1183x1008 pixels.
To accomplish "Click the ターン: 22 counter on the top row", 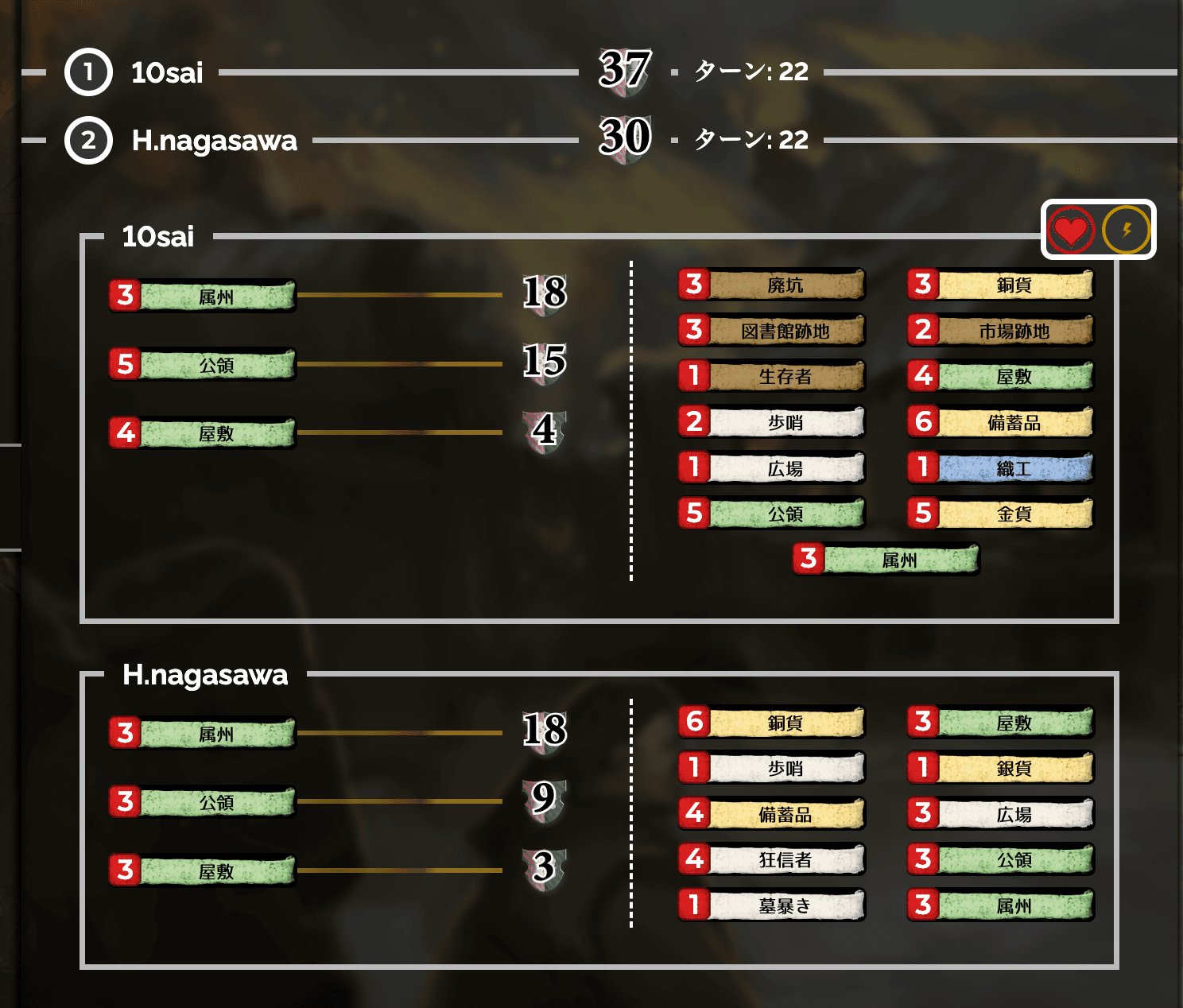I will pos(749,72).
